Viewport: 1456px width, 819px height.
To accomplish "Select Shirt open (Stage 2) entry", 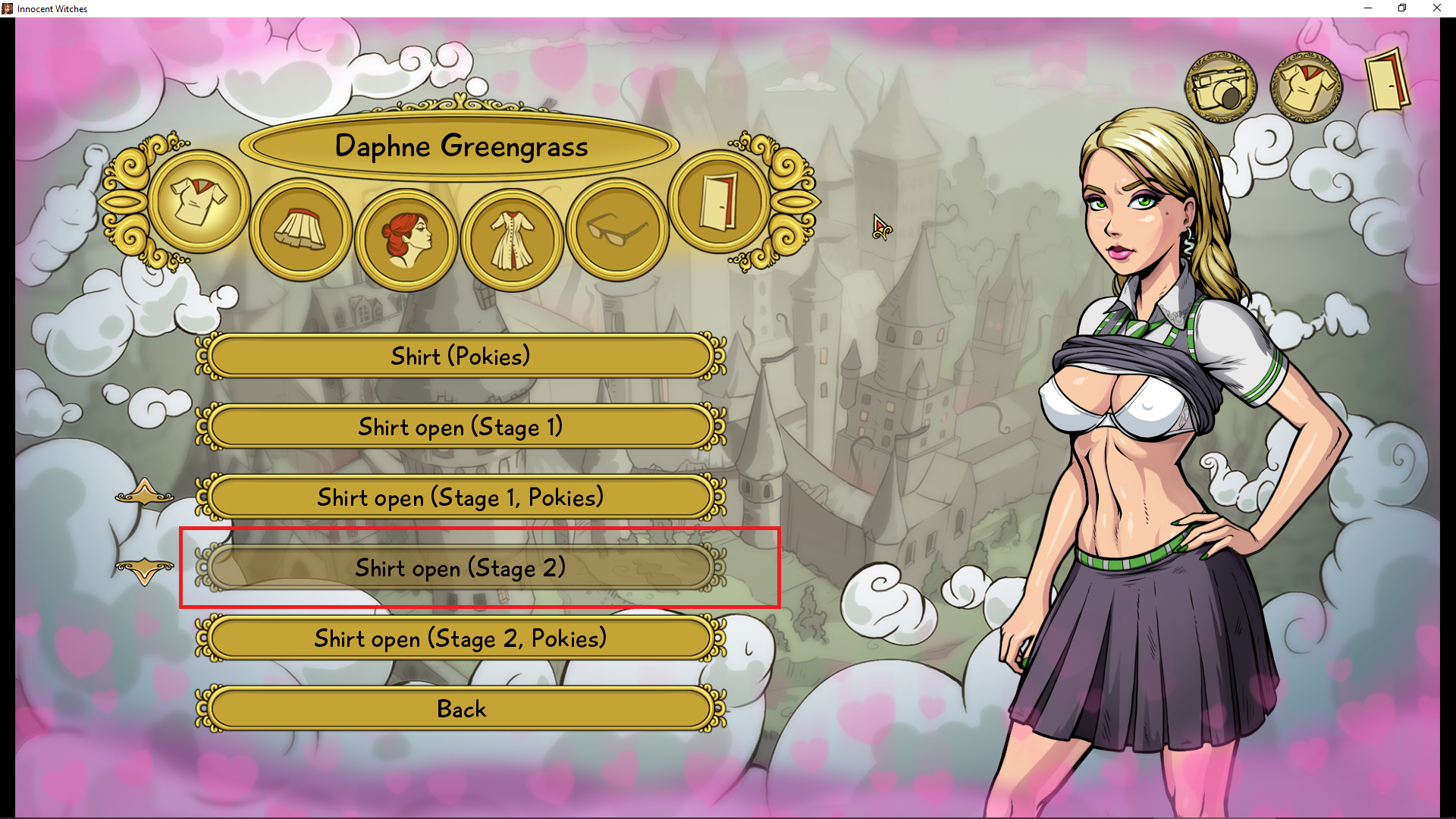I will point(460,568).
